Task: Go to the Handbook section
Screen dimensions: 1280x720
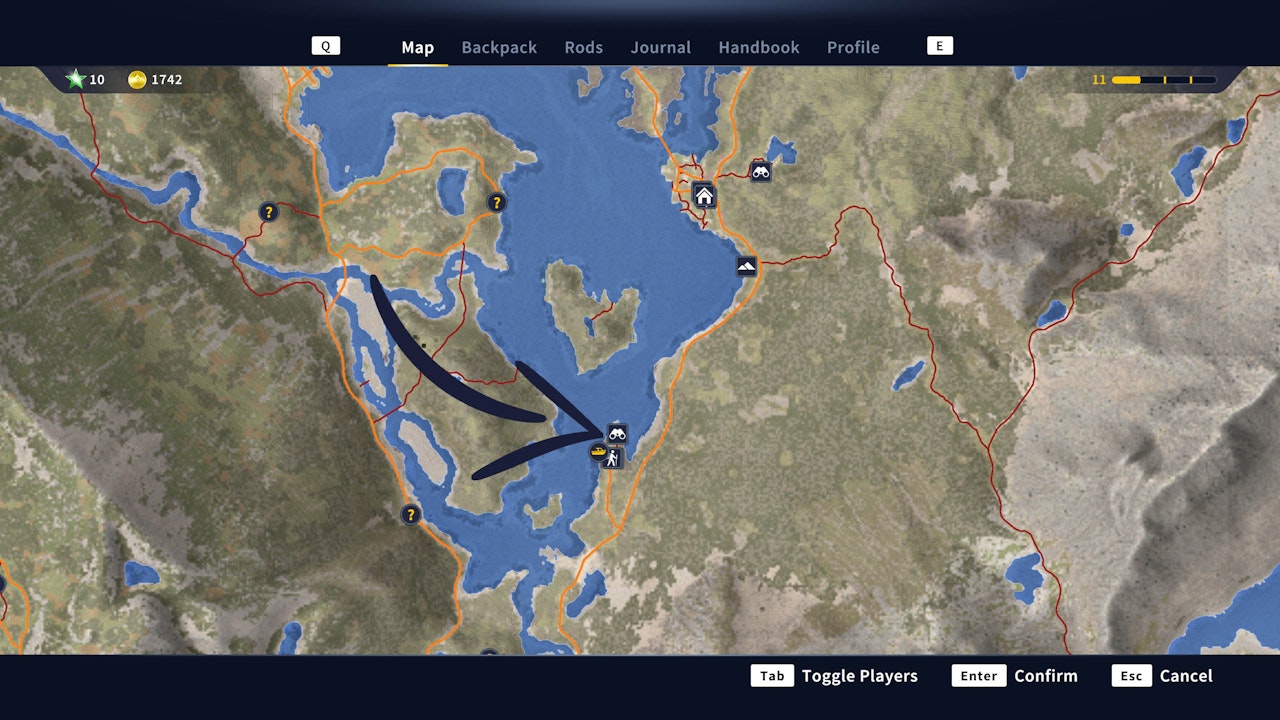Action: point(758,47)
